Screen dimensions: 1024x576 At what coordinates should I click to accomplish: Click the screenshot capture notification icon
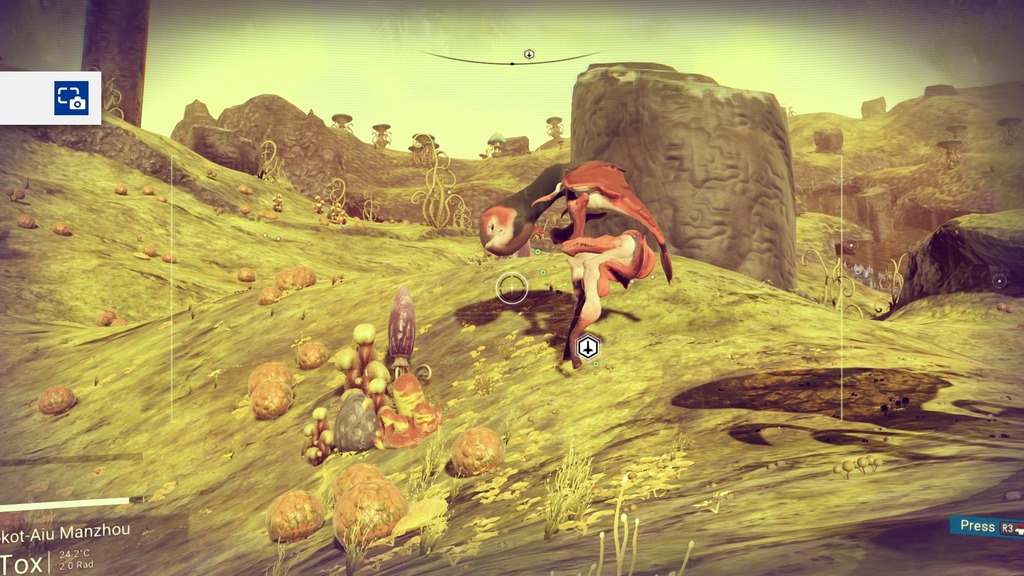(71, 98)
